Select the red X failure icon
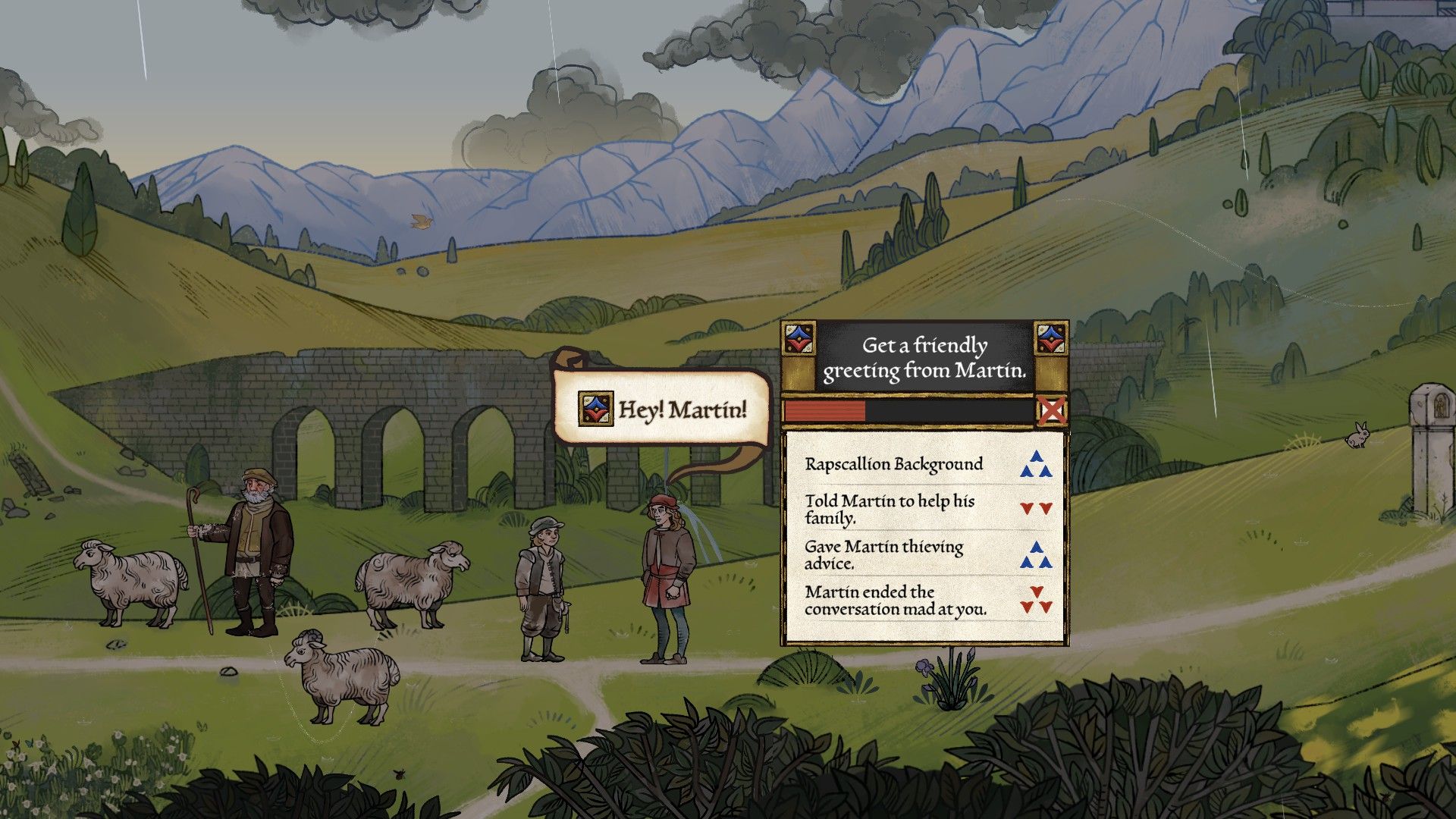 1051,411
